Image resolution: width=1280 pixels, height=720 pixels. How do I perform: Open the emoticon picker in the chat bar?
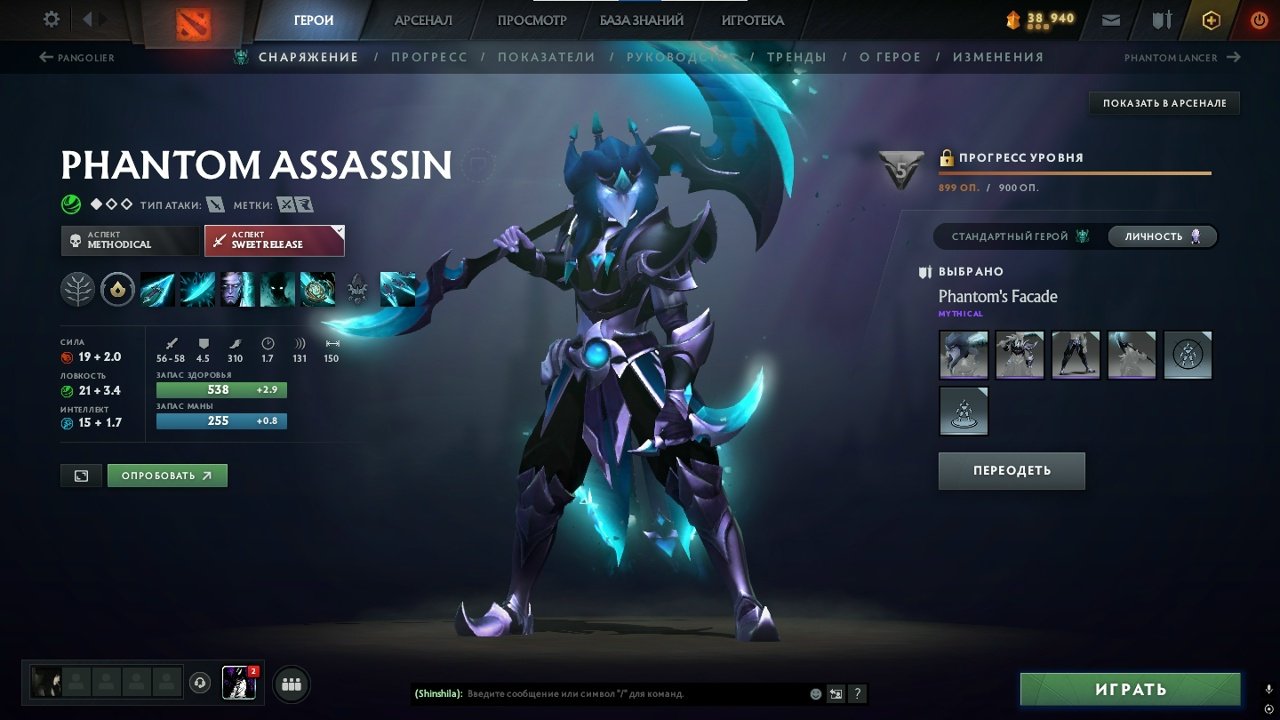pos(814,693)
